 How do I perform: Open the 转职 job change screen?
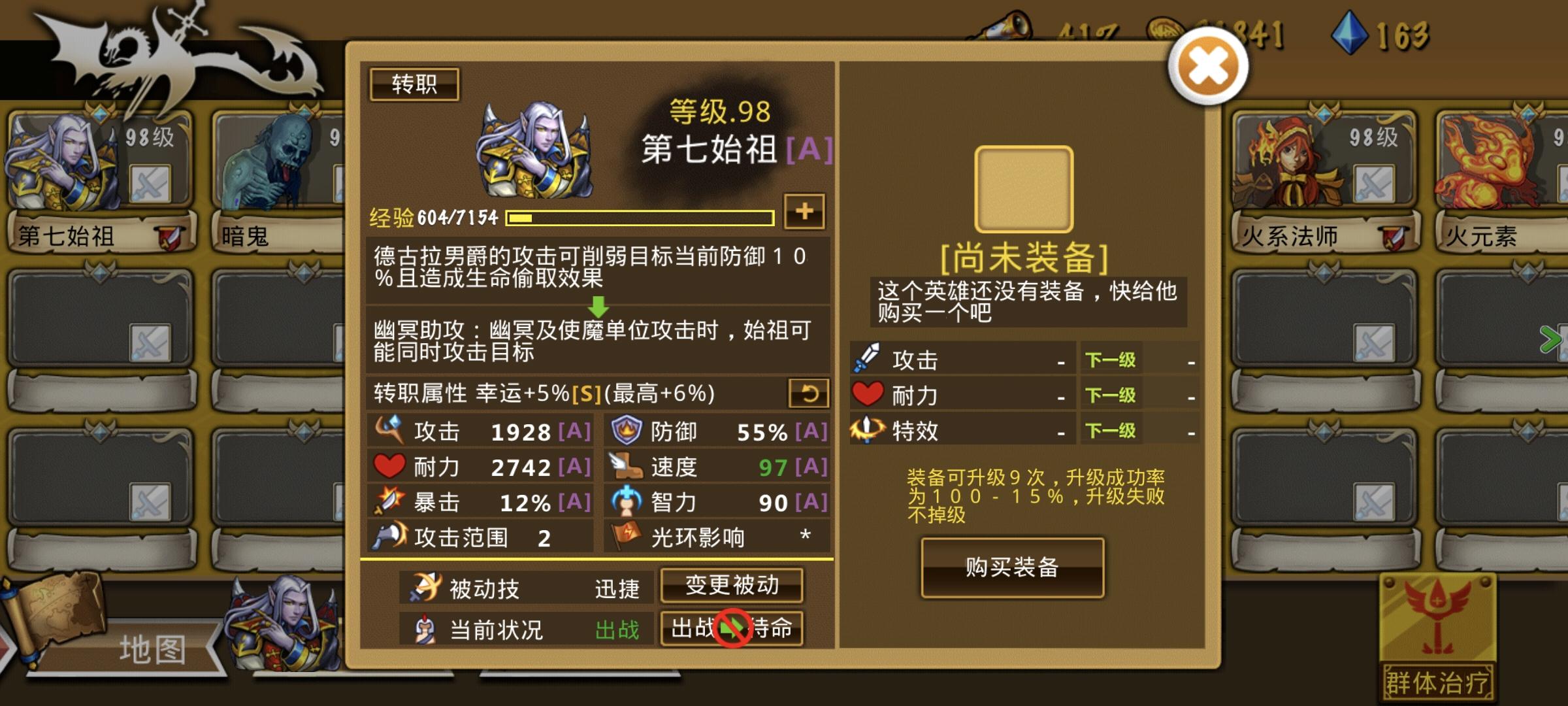tap(415, 84)
